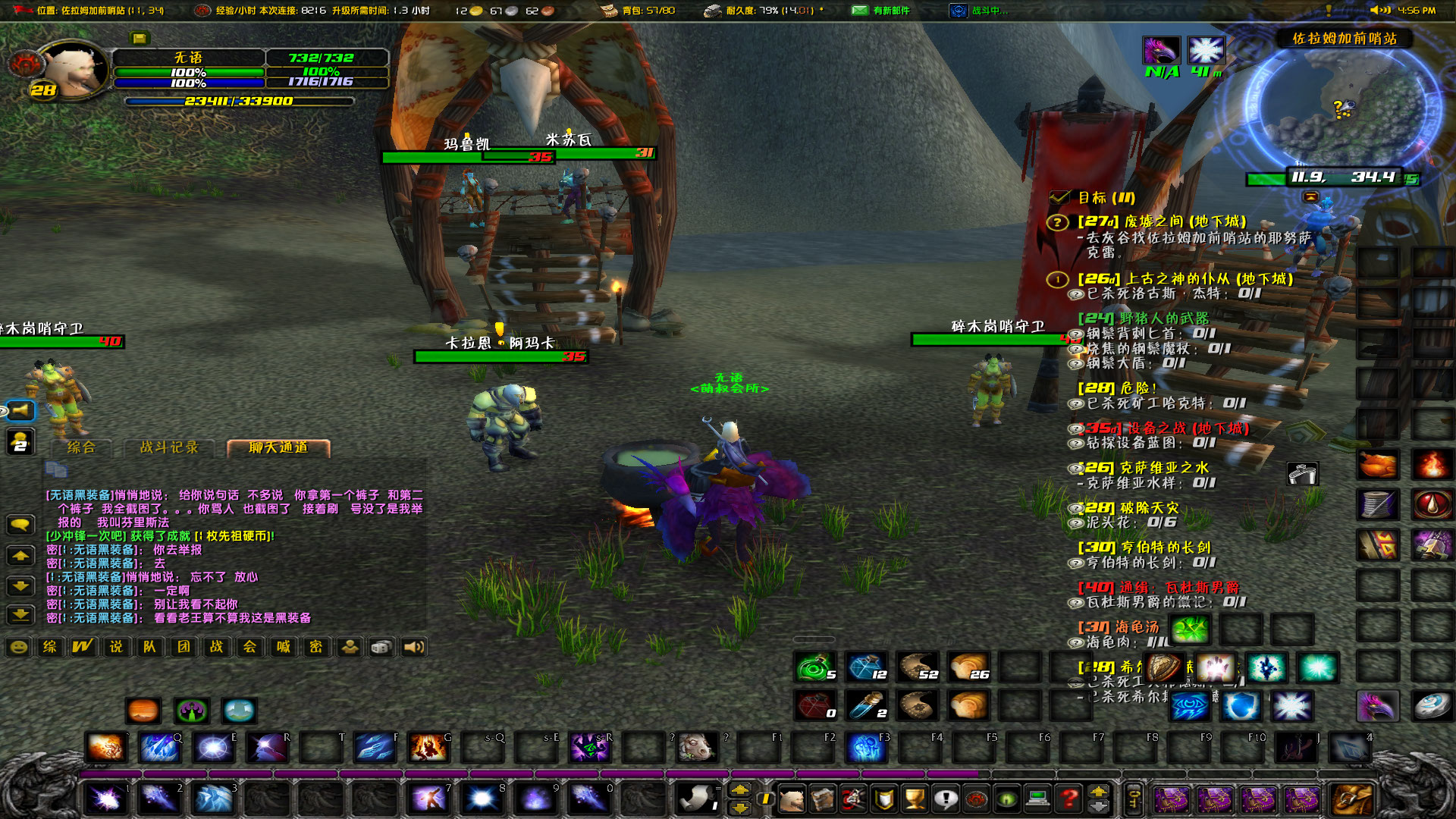Screen dimensions: 1456x819
Task: Open the talents panel icon
Action: (853, 799)
